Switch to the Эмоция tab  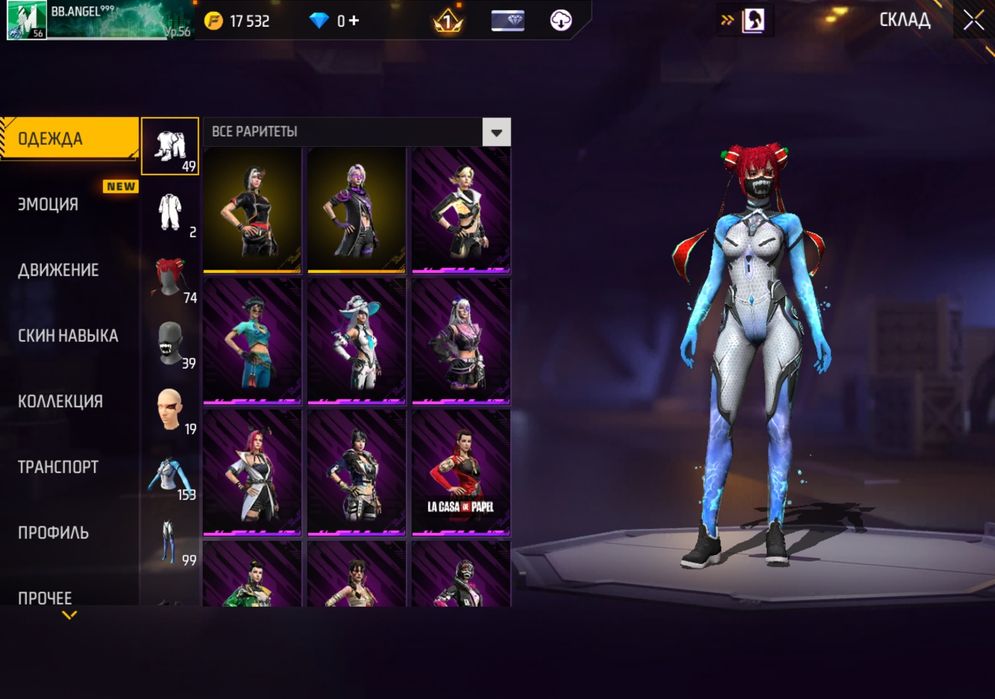click(x=48, y=204)
